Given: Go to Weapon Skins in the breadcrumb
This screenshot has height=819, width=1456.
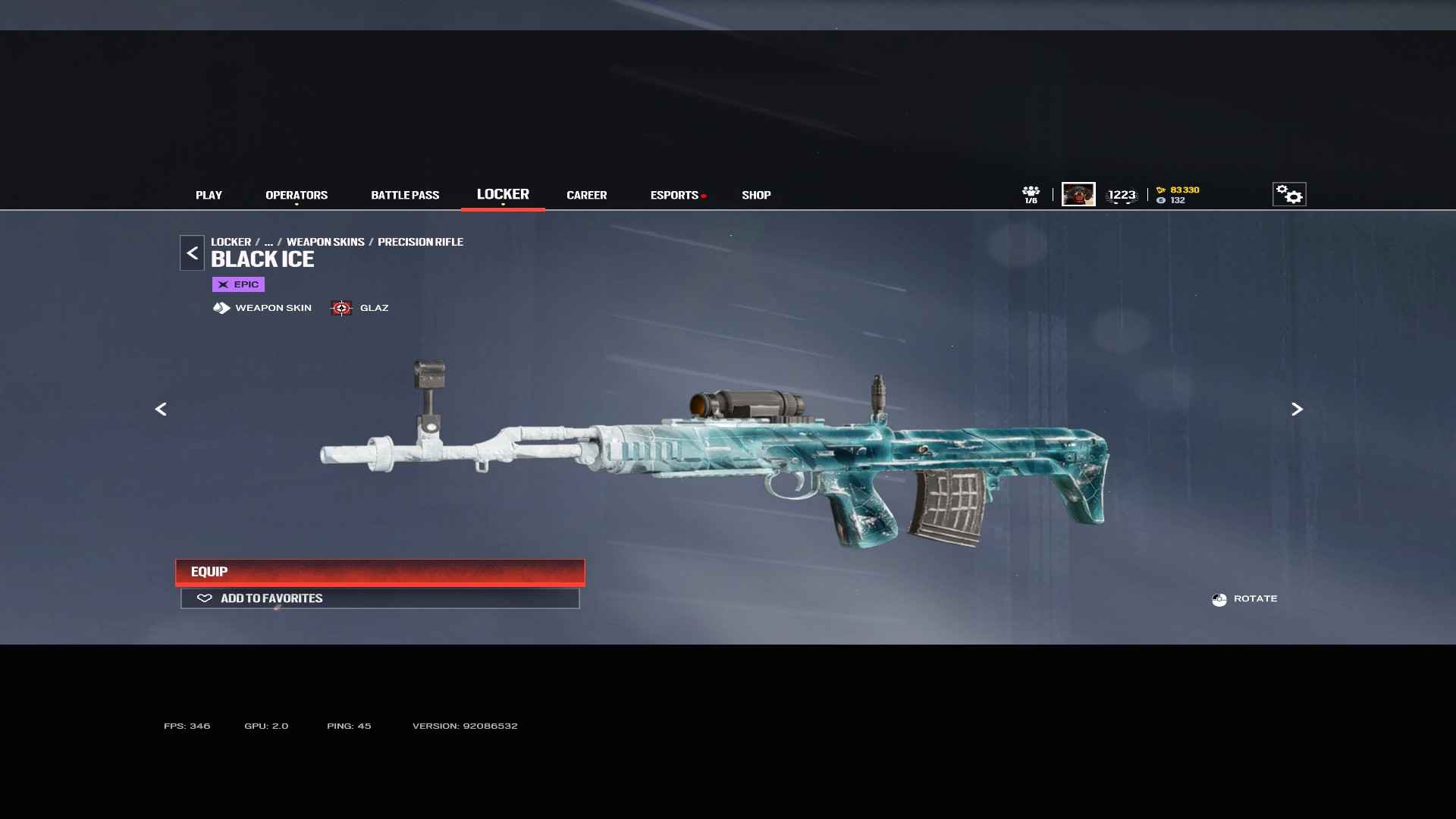Looking at the screenshot, I should pos(325,242).
